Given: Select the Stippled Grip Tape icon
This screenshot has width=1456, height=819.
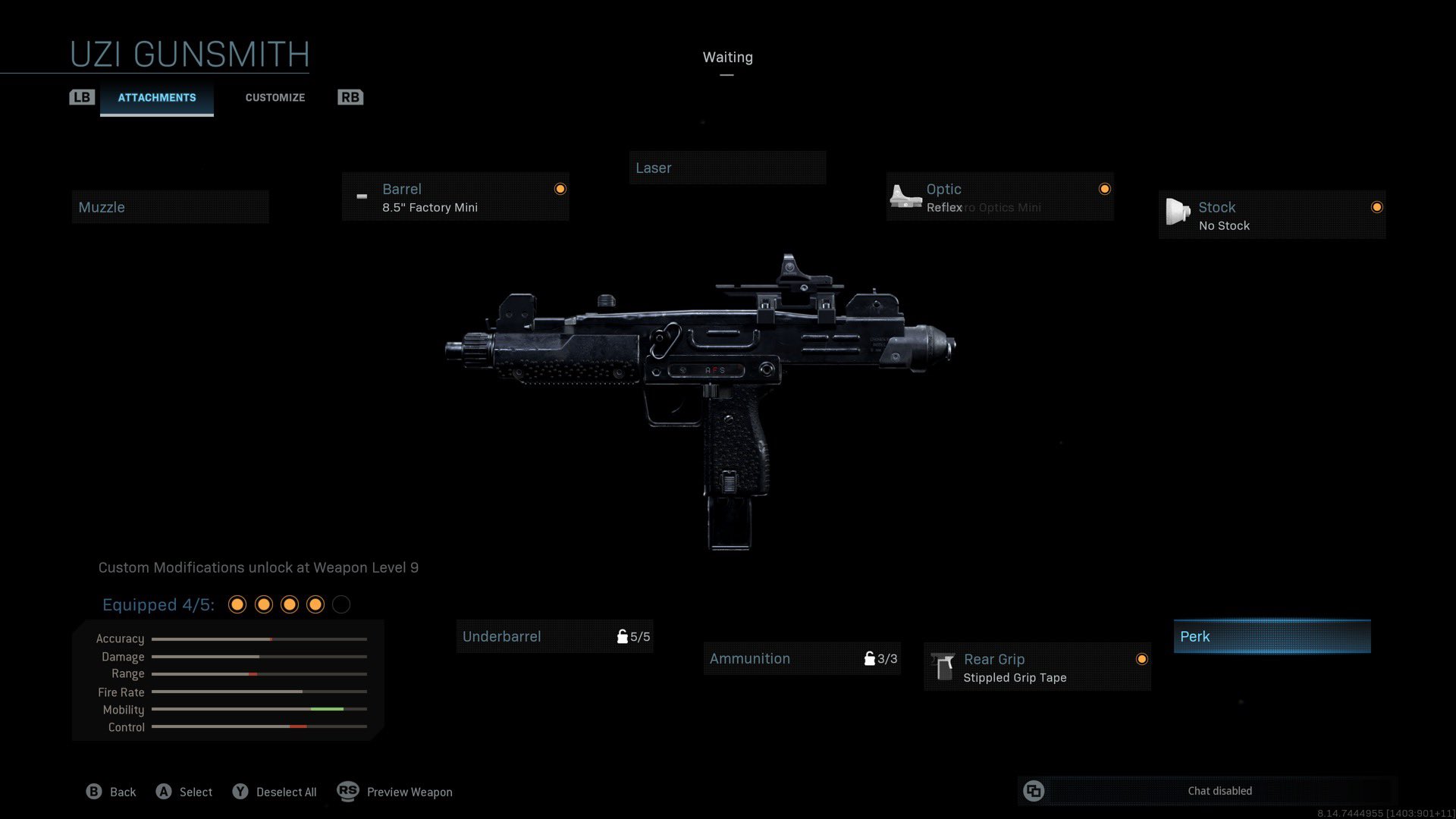Looking at the screenshot, I should [x=943, y=667].
